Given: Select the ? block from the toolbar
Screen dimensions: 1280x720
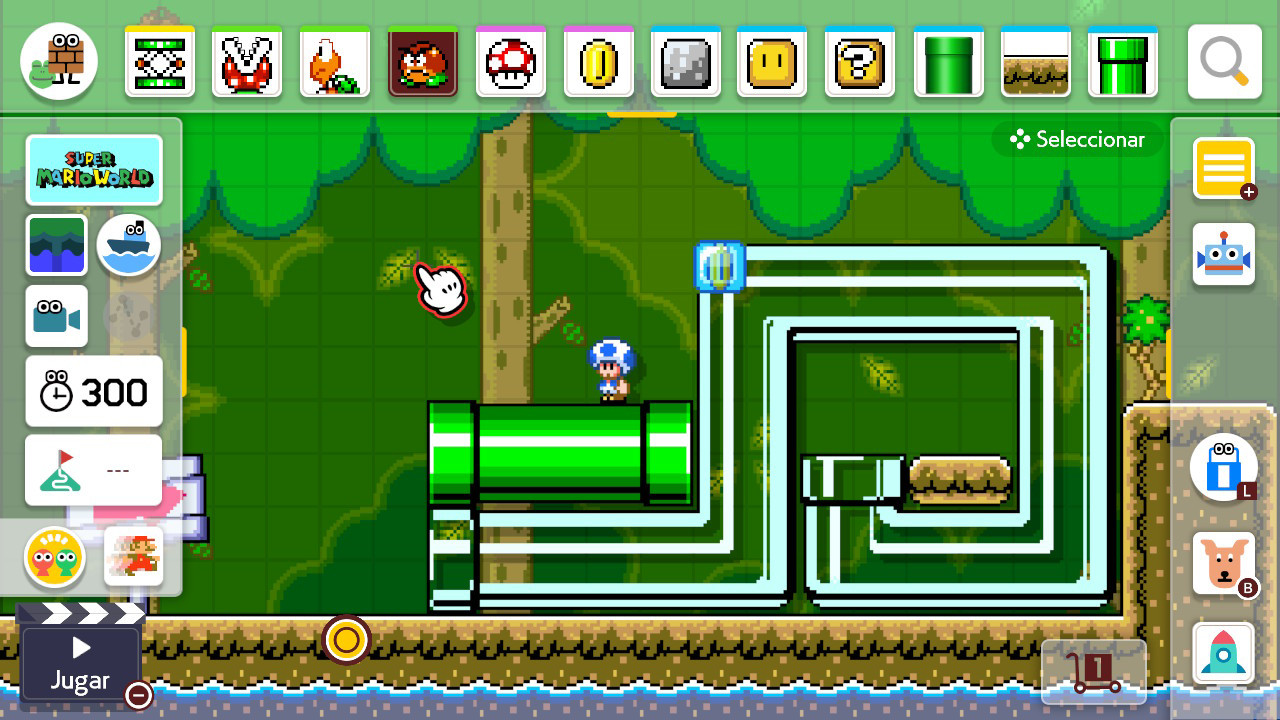Looking at the screenshot, I should tap(860, 61).
